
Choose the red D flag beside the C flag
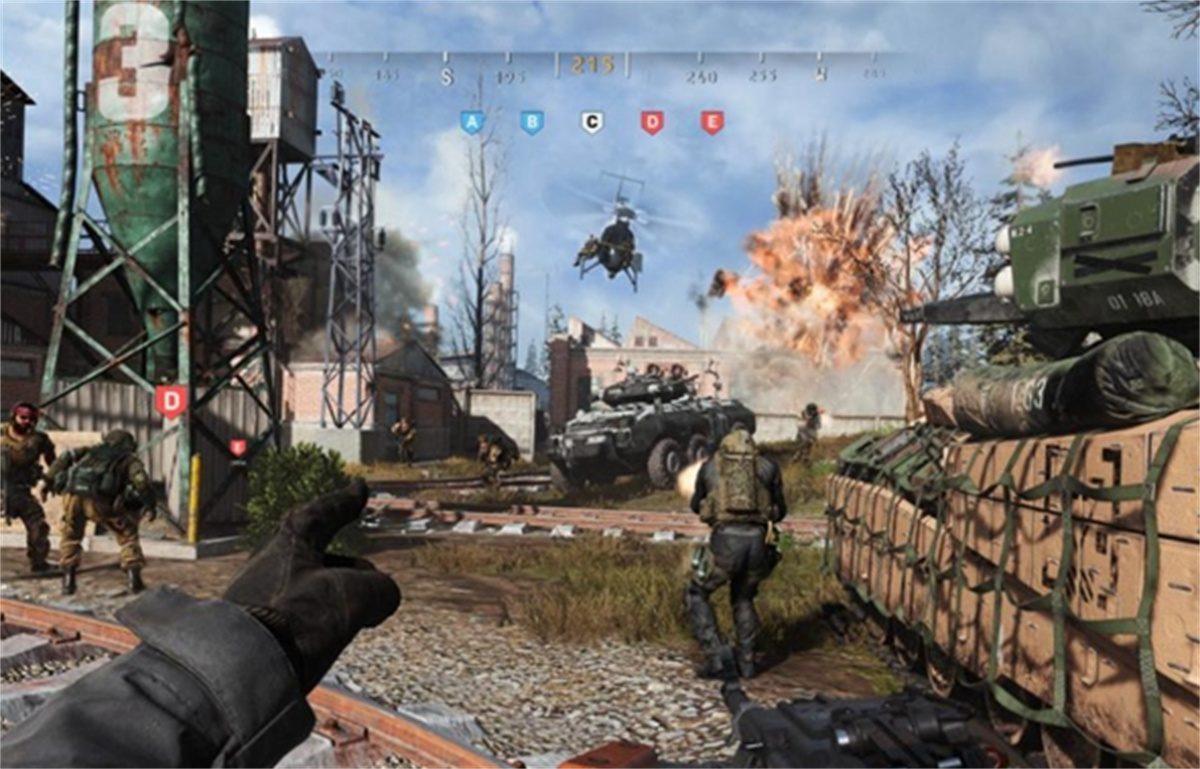coord(652,122)
